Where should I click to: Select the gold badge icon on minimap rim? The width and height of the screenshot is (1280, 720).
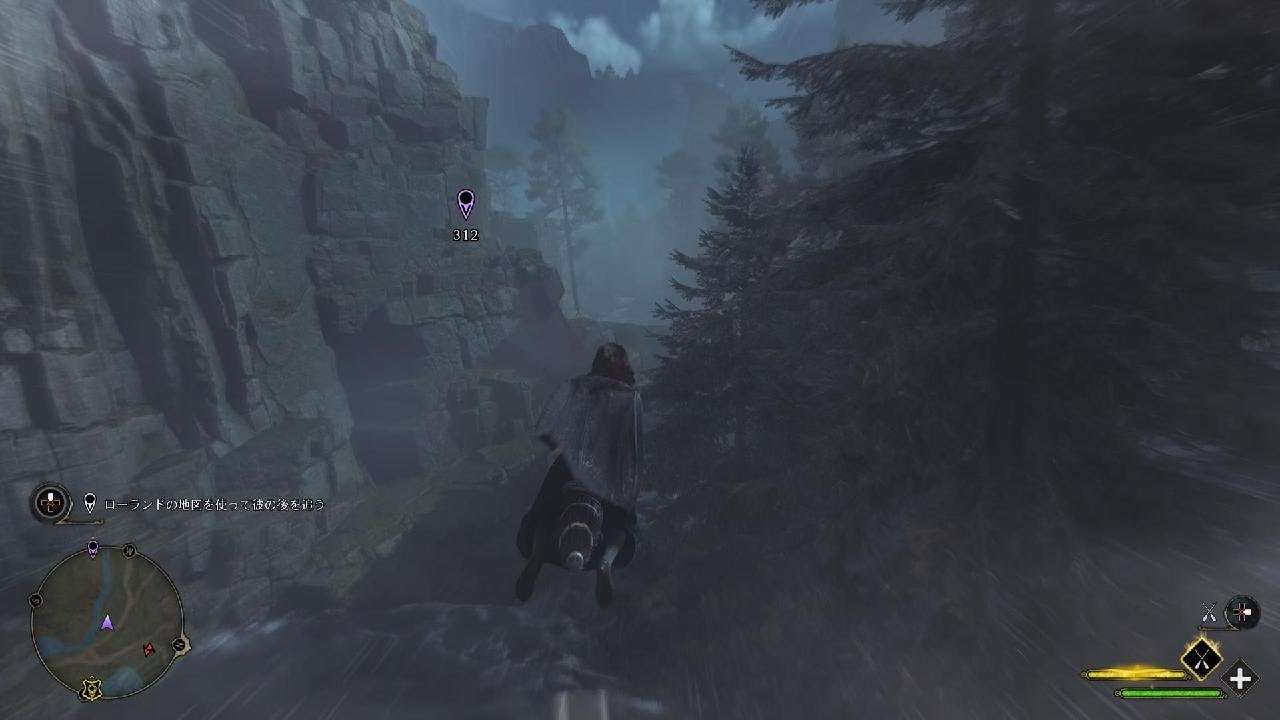(91, 689)
